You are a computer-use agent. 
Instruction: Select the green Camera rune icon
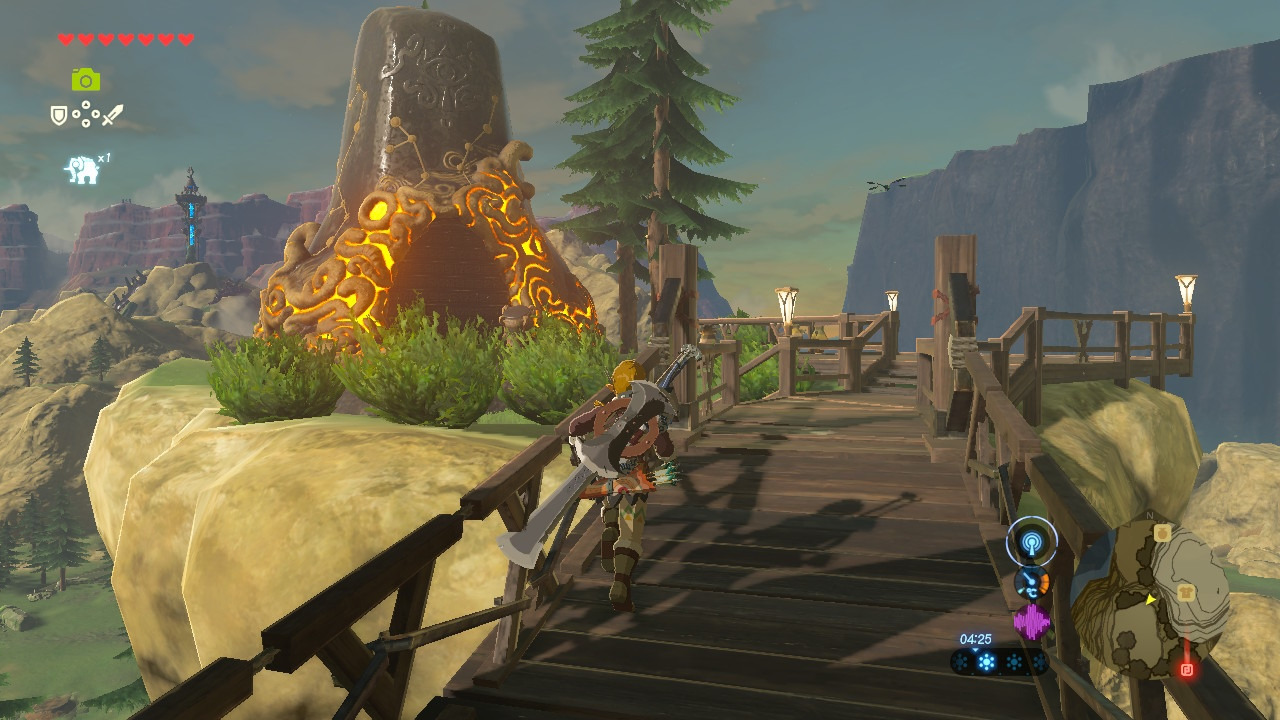point(86,80)
